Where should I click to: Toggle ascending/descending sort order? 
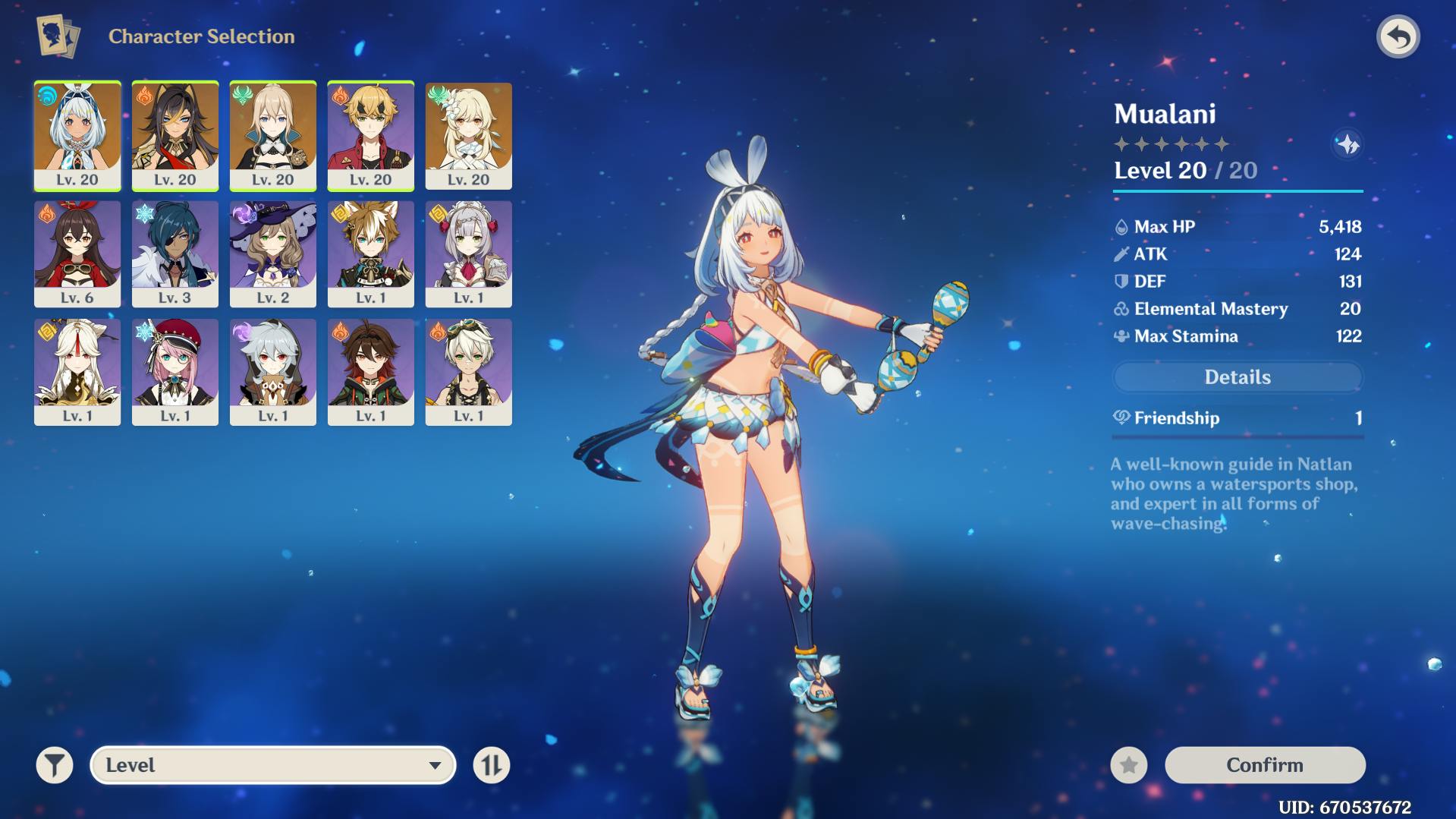pos(492,765)
